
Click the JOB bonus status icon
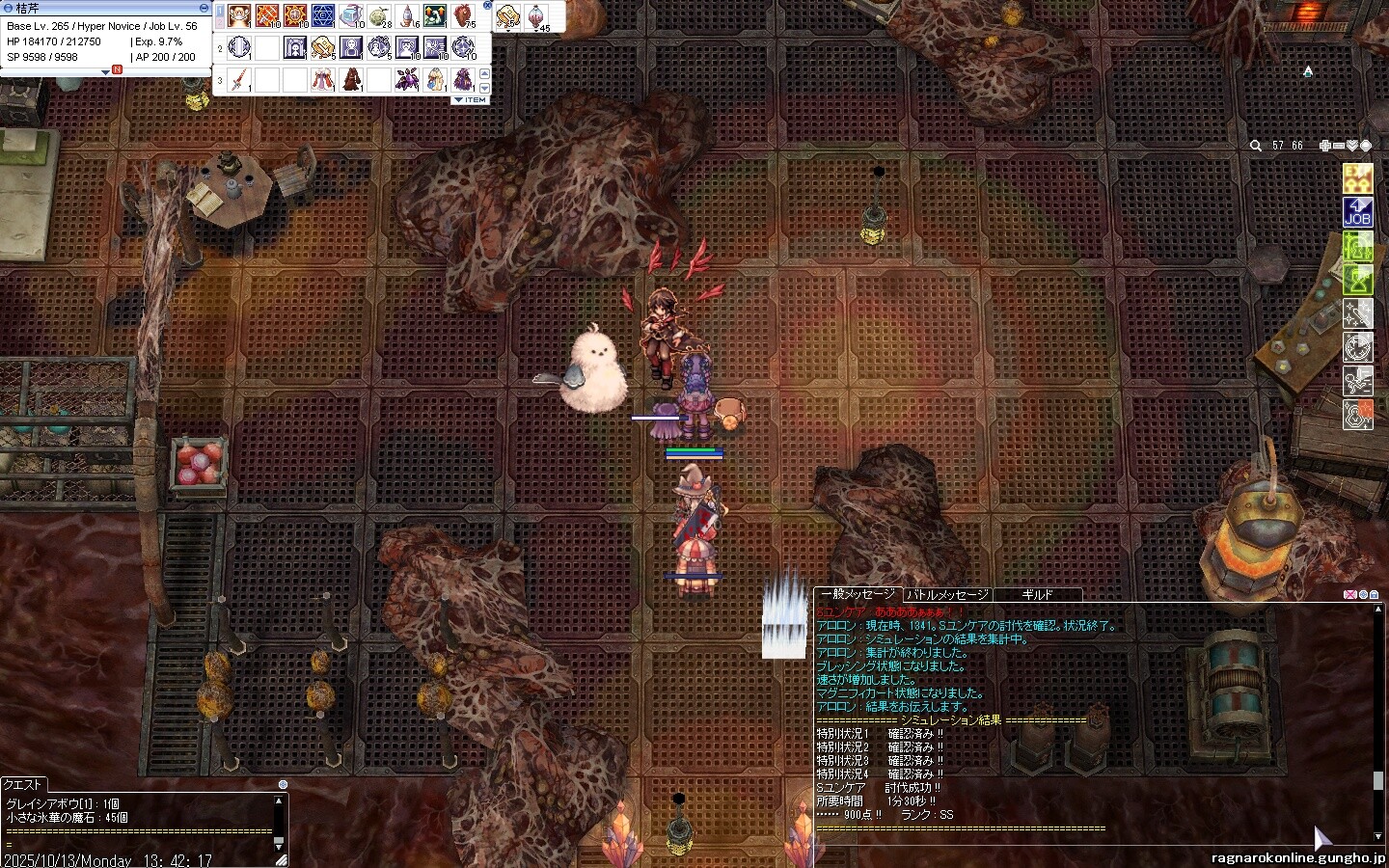[1358, 212]
